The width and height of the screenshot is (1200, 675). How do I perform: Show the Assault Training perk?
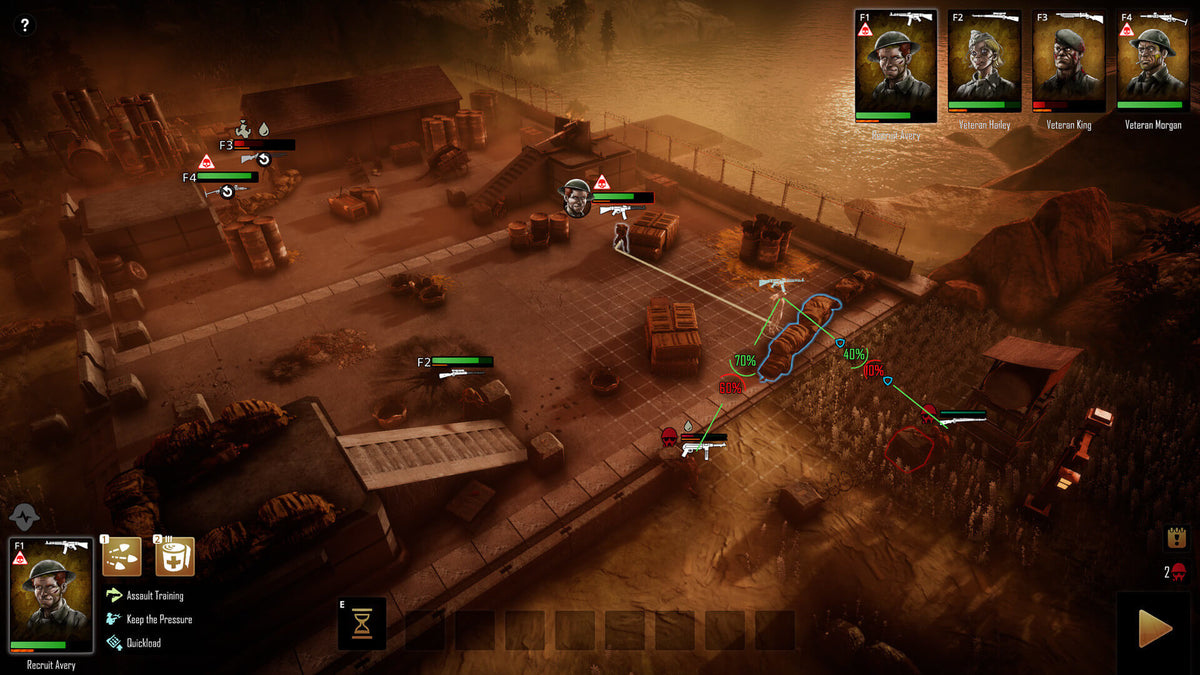coord(153,596)
